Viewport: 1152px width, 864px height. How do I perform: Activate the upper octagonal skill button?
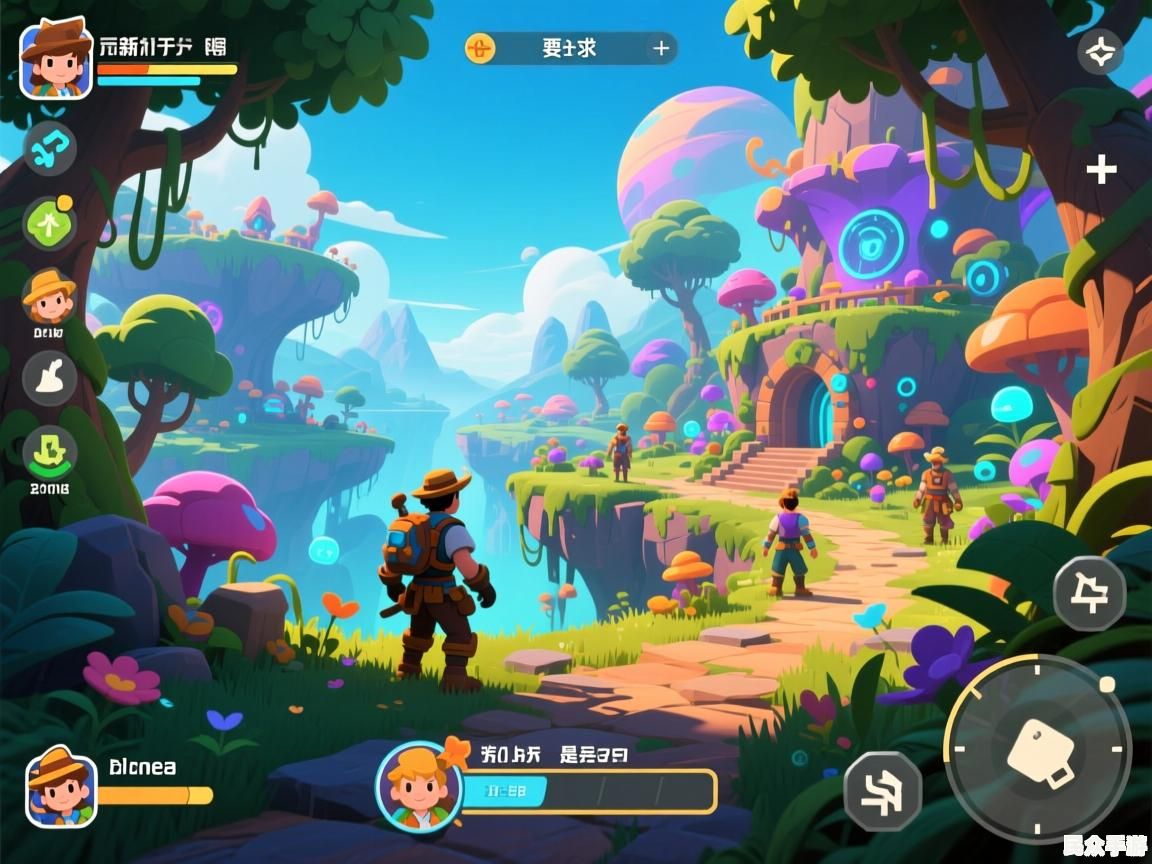(1089, 593)
